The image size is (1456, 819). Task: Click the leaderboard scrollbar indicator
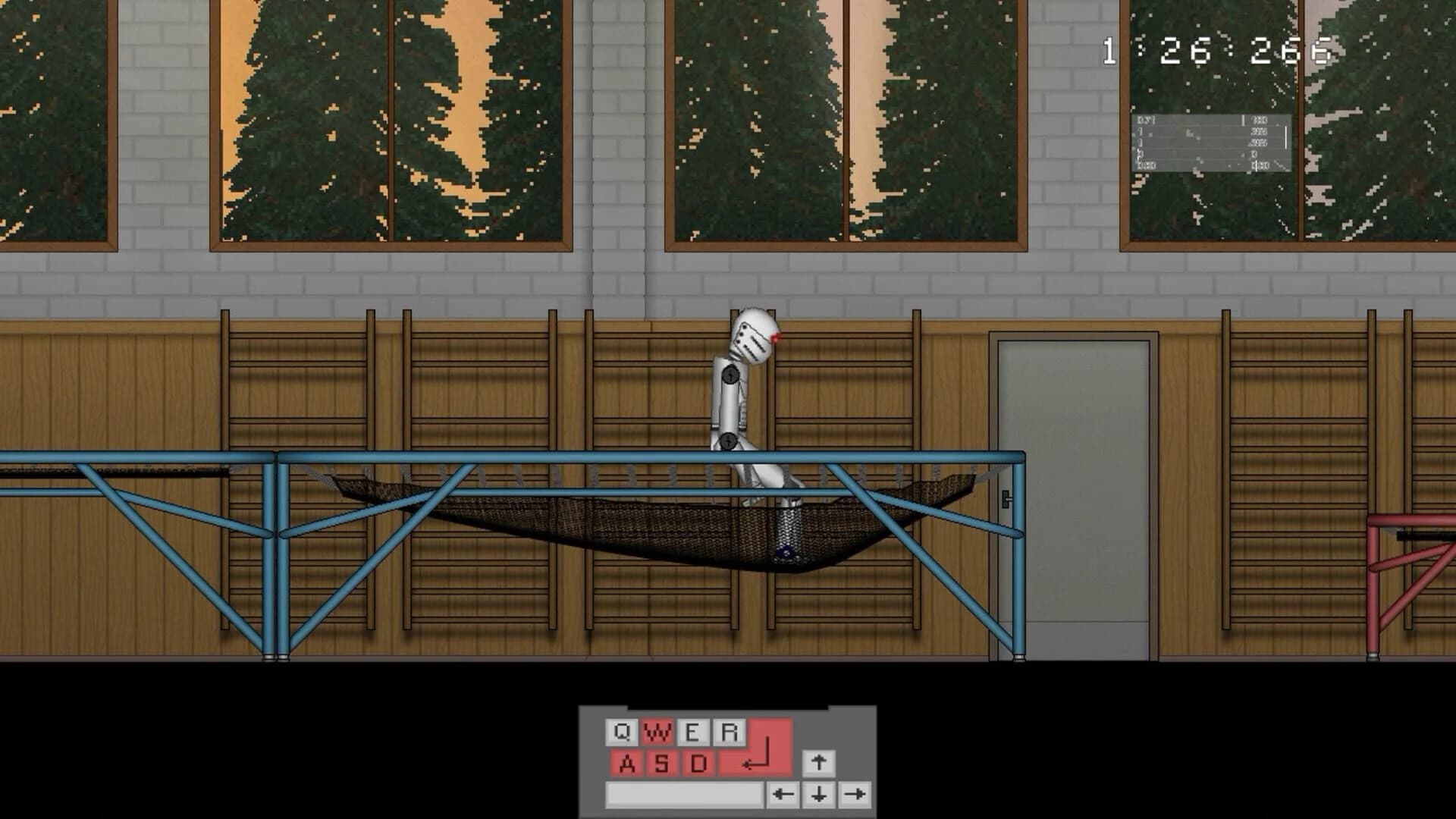1286,137
